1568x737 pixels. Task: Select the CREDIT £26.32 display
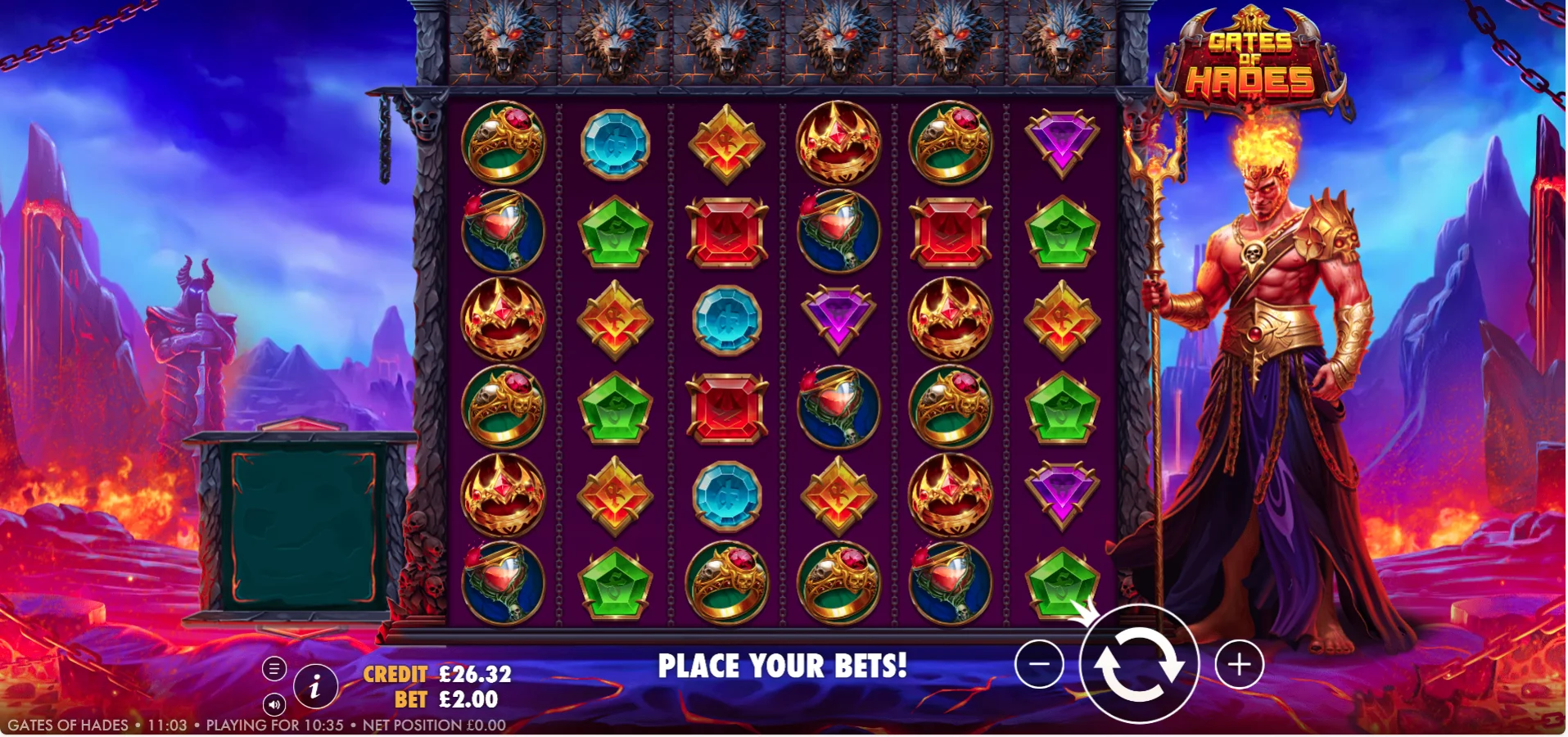click(x=436, y=675)
